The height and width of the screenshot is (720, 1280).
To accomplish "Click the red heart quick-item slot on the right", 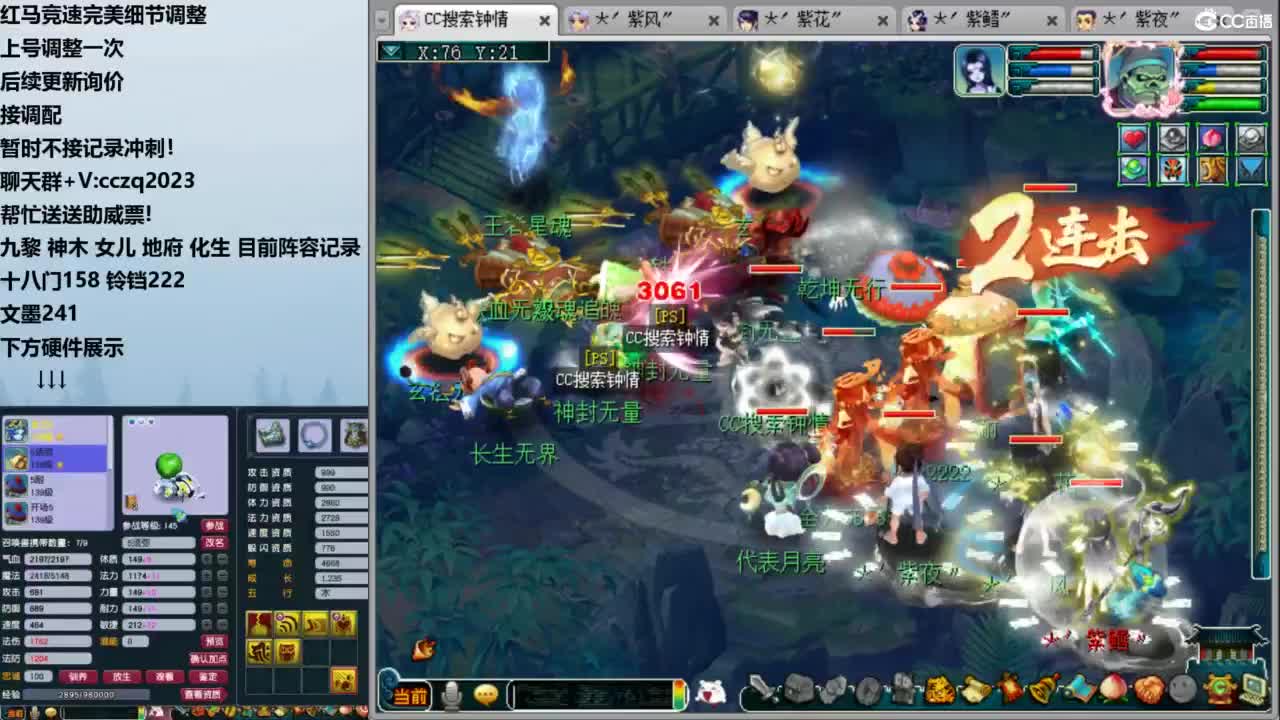I will (x=1133, y=138).
